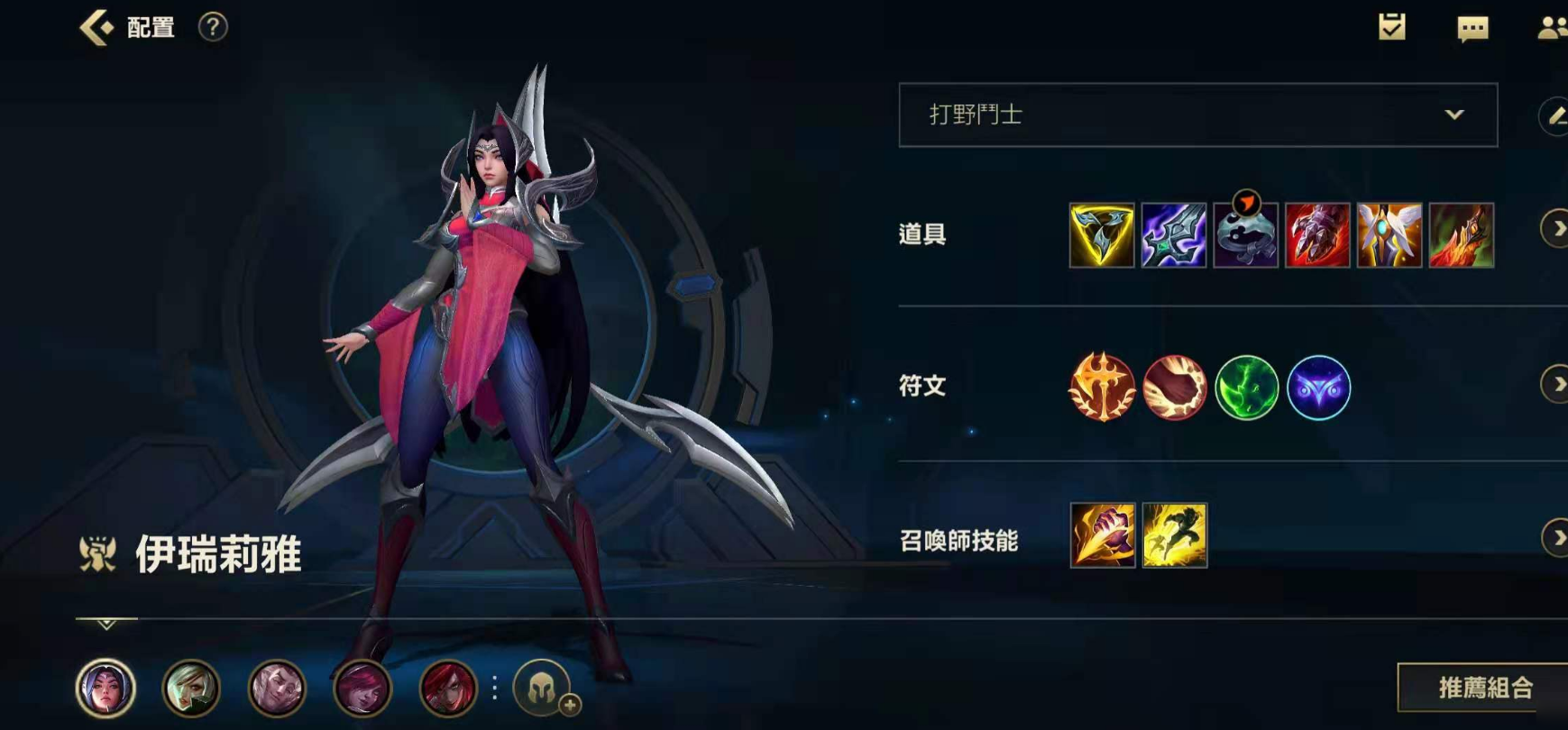The width and height of the screenshot is (1568, 730).
Task: Select the Blade of the Ruined King item
Action: tap(1172, 237)
